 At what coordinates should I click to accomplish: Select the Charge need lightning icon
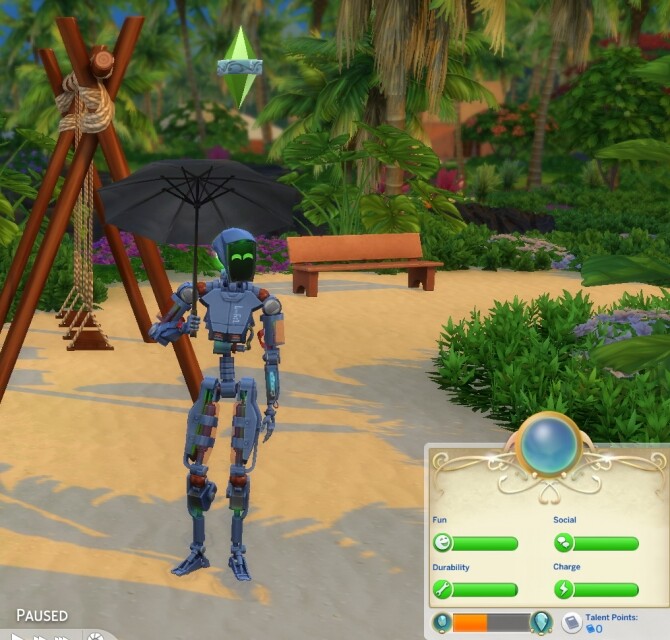pyautogui.click(x=564, y=590)
